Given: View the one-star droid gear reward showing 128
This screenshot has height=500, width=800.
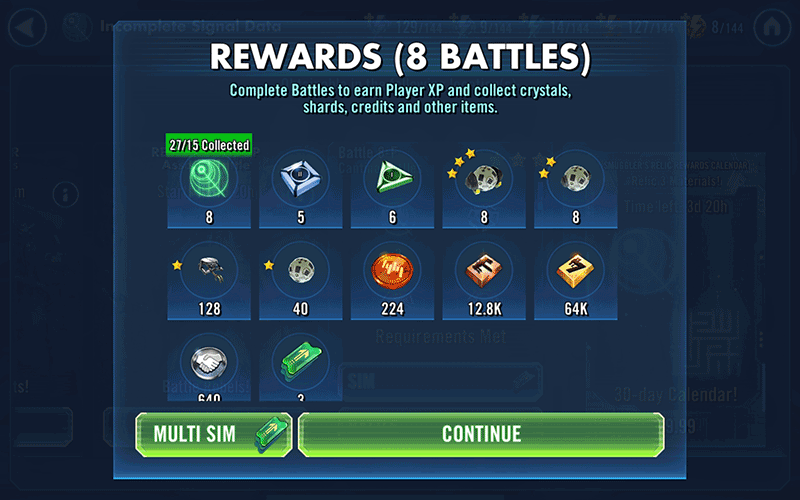Looking at the screenshot, I should click(x=209, y=269).
